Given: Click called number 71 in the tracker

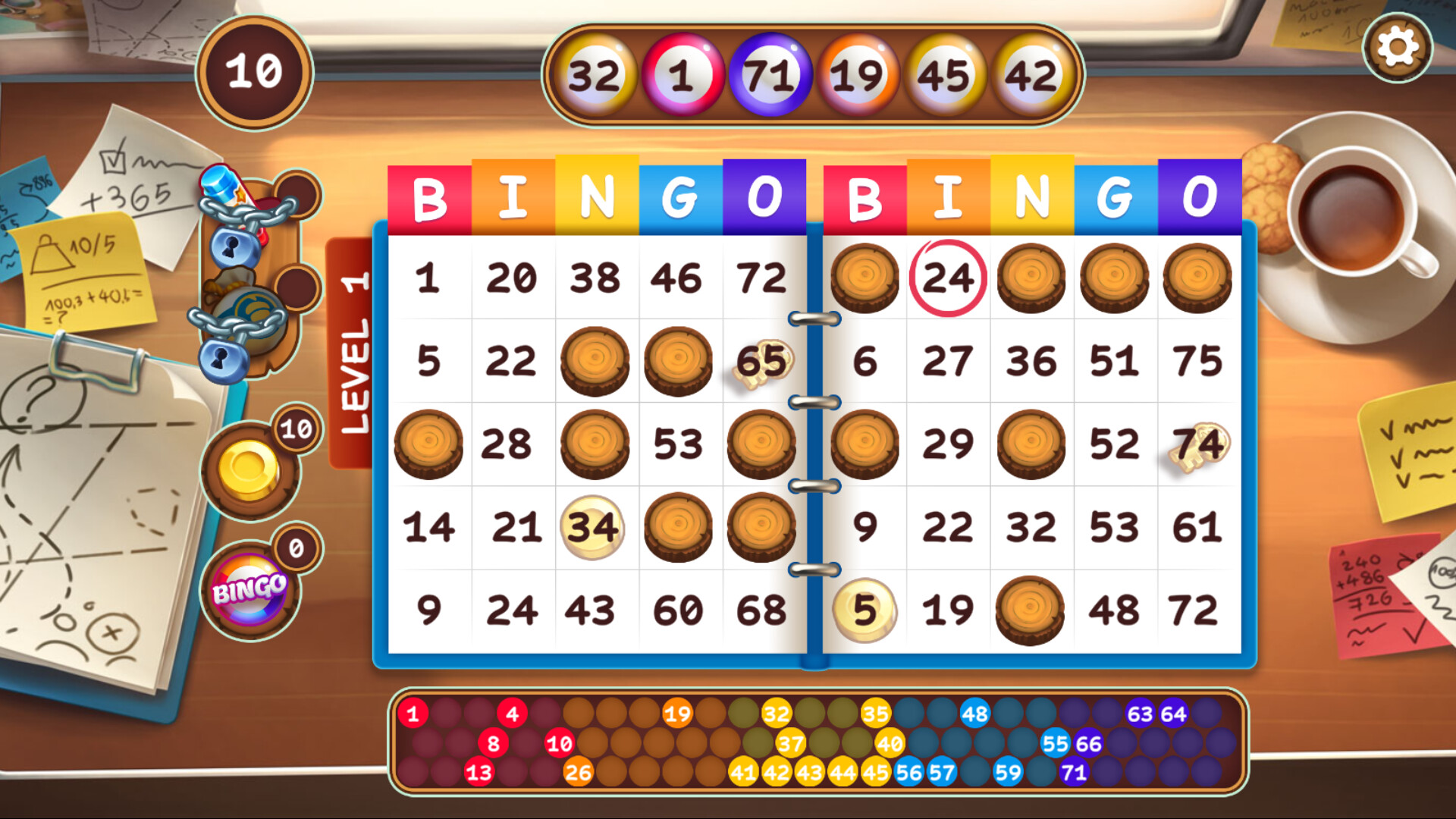Looking at the screenshot, I should [x=1074, y=771].
